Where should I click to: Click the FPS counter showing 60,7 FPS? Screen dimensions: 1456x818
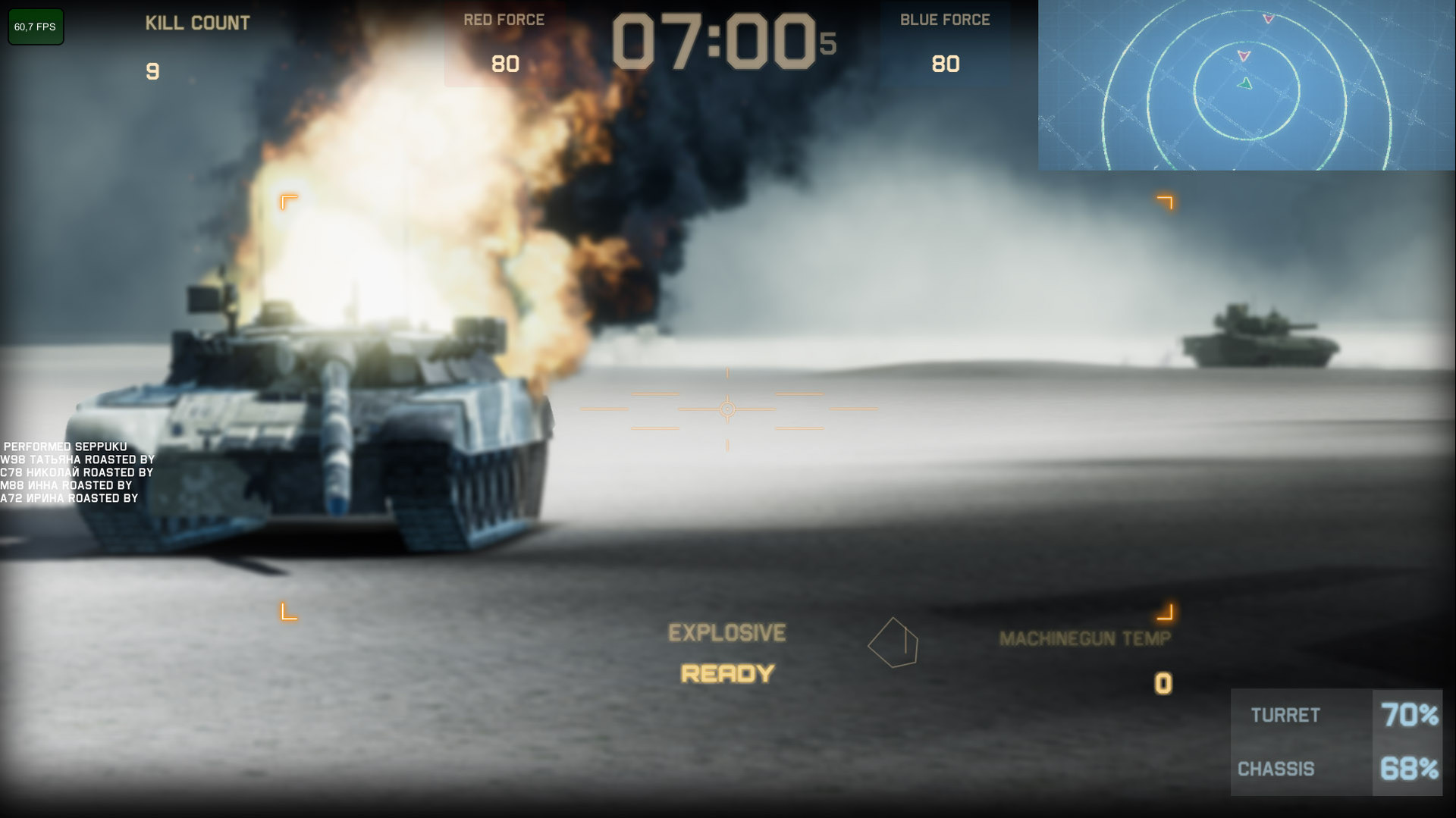coord(35,27)
